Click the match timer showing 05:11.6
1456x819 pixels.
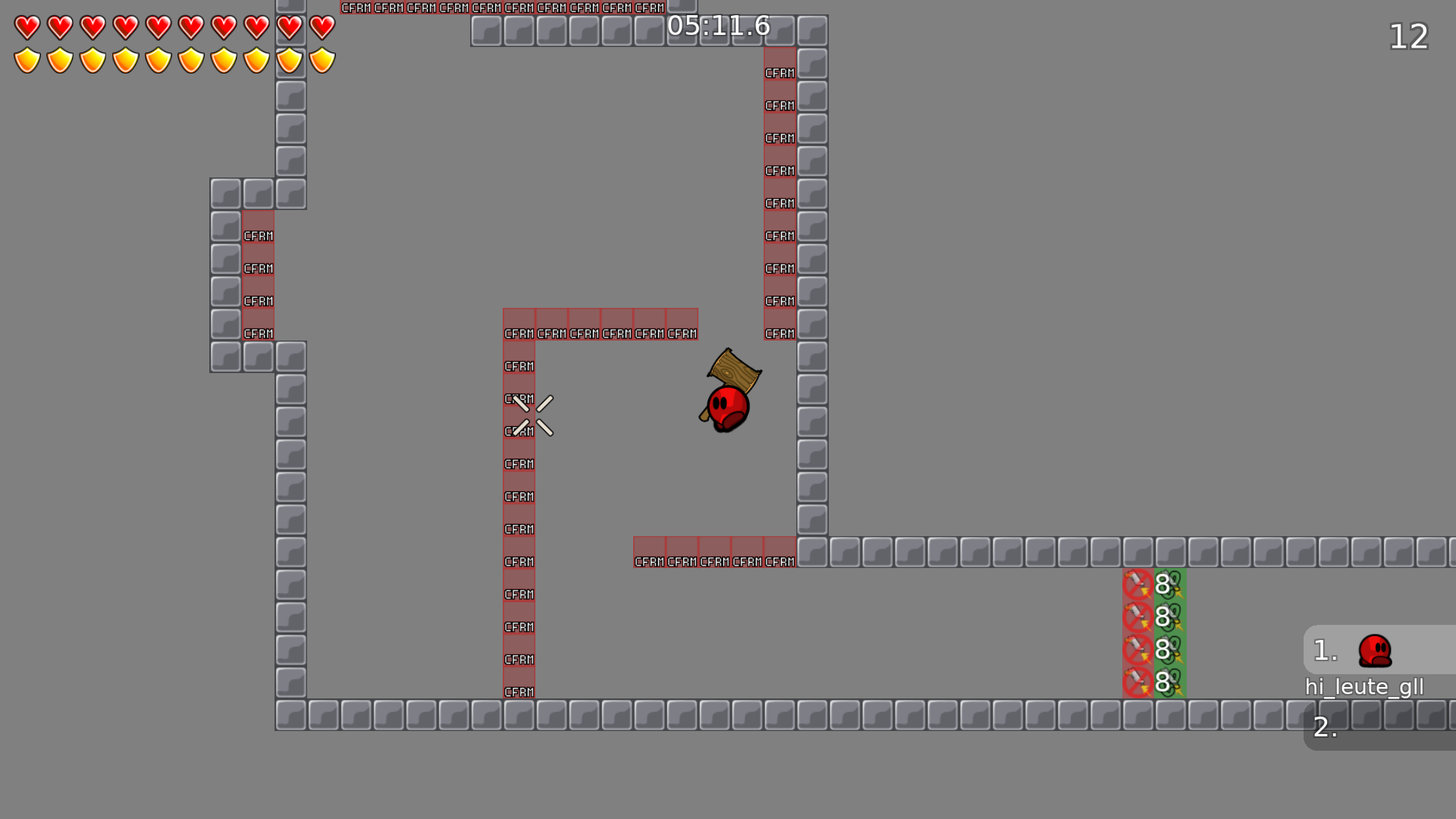pyautogui.click(x=717, y=27)
